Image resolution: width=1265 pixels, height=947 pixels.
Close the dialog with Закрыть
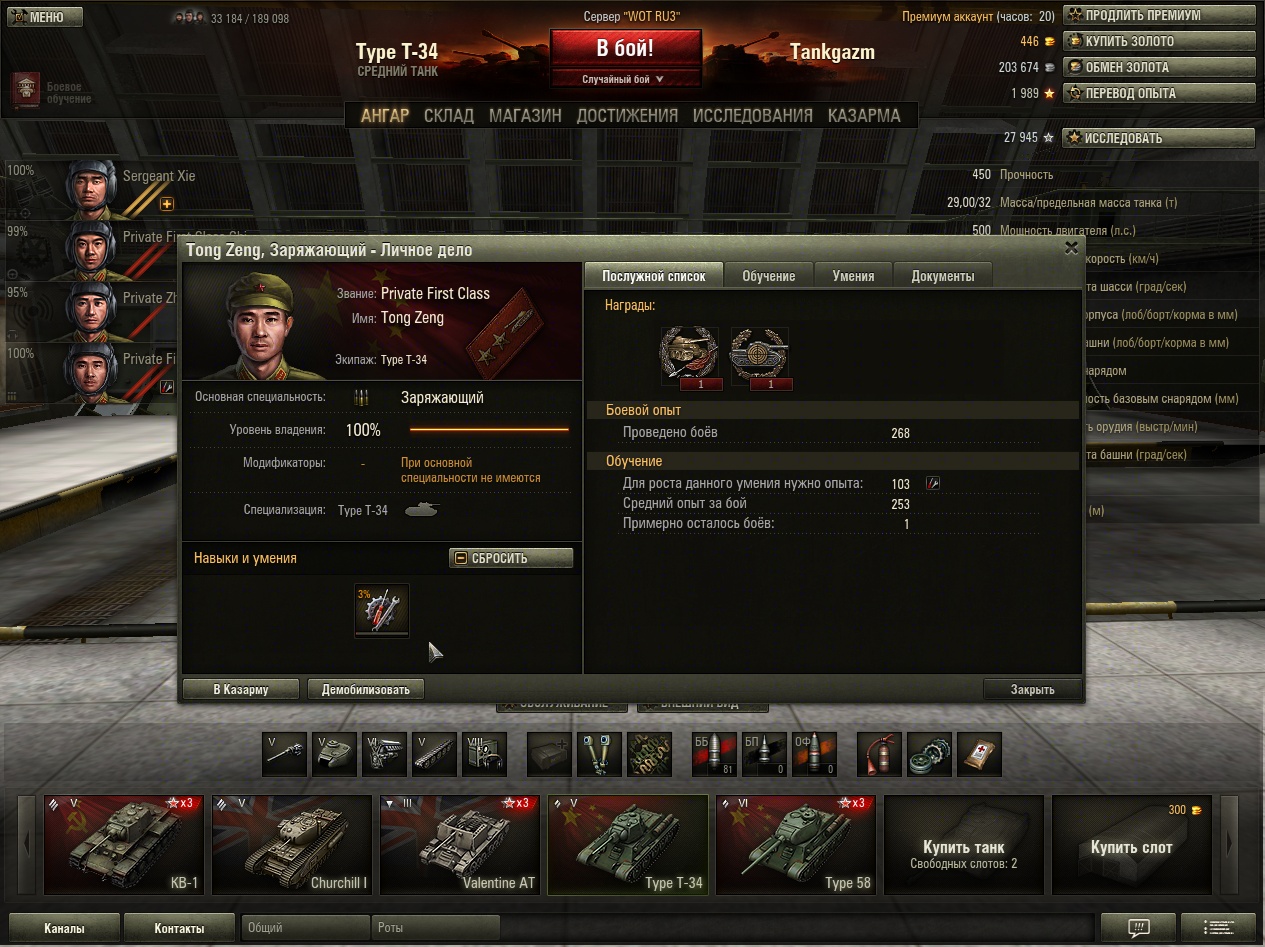coord(1032,689)
